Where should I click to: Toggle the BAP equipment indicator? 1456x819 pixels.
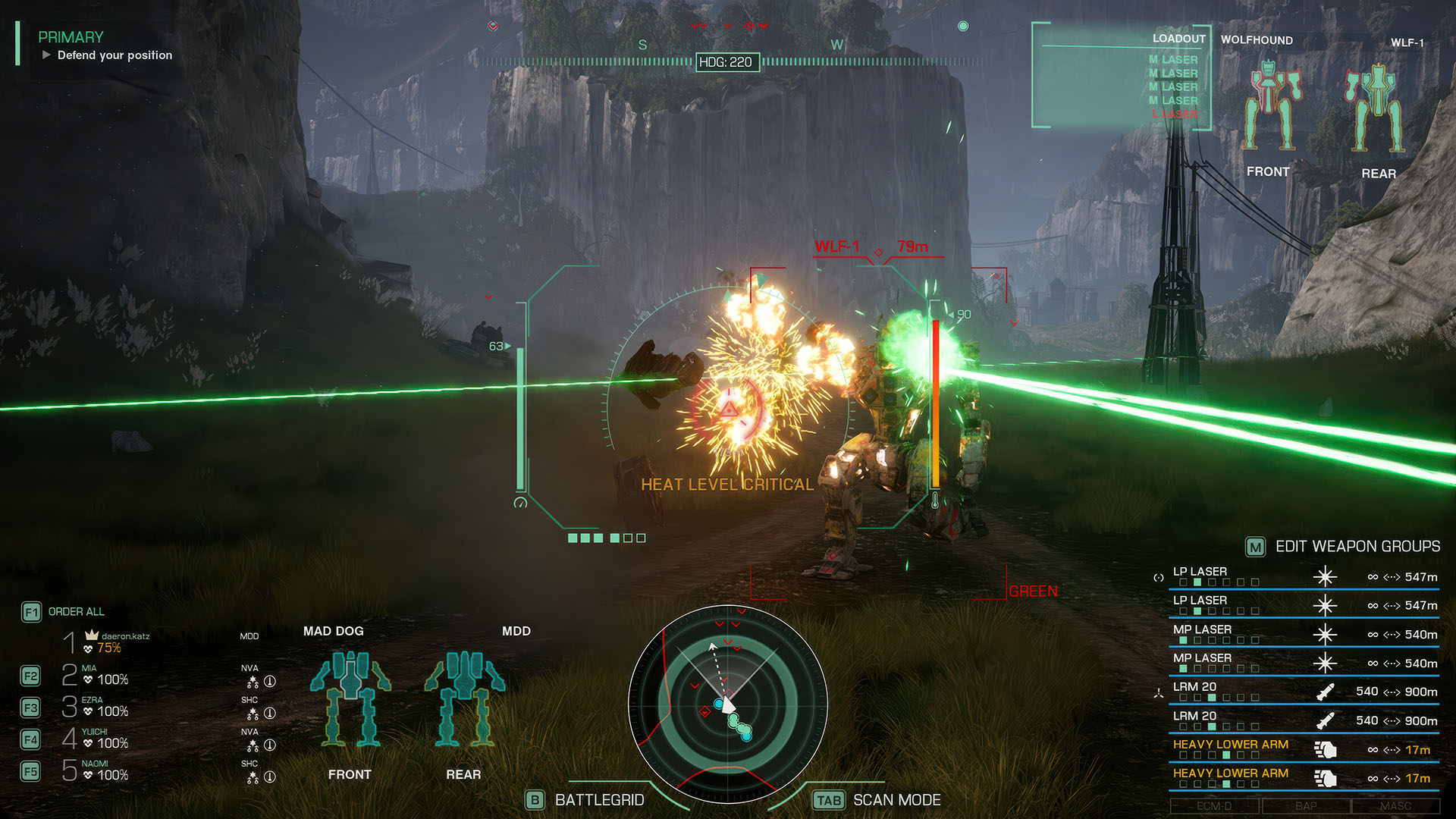(x=1305, y=806)
